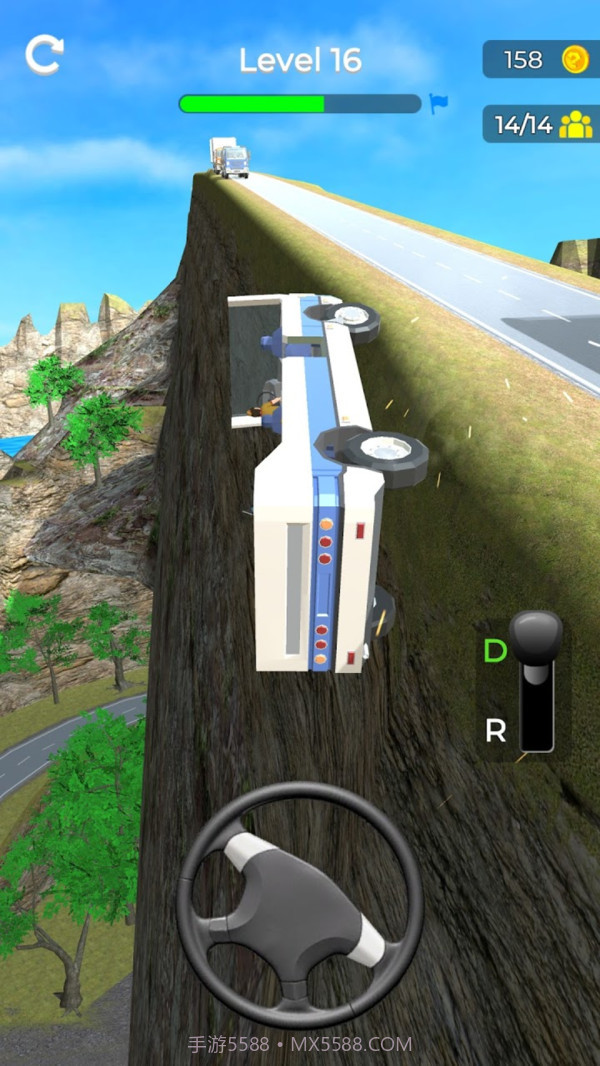The height and width of the screenshot is (1066, 600).
Task: Shift the gear lever into D drive
Action: 495,651
